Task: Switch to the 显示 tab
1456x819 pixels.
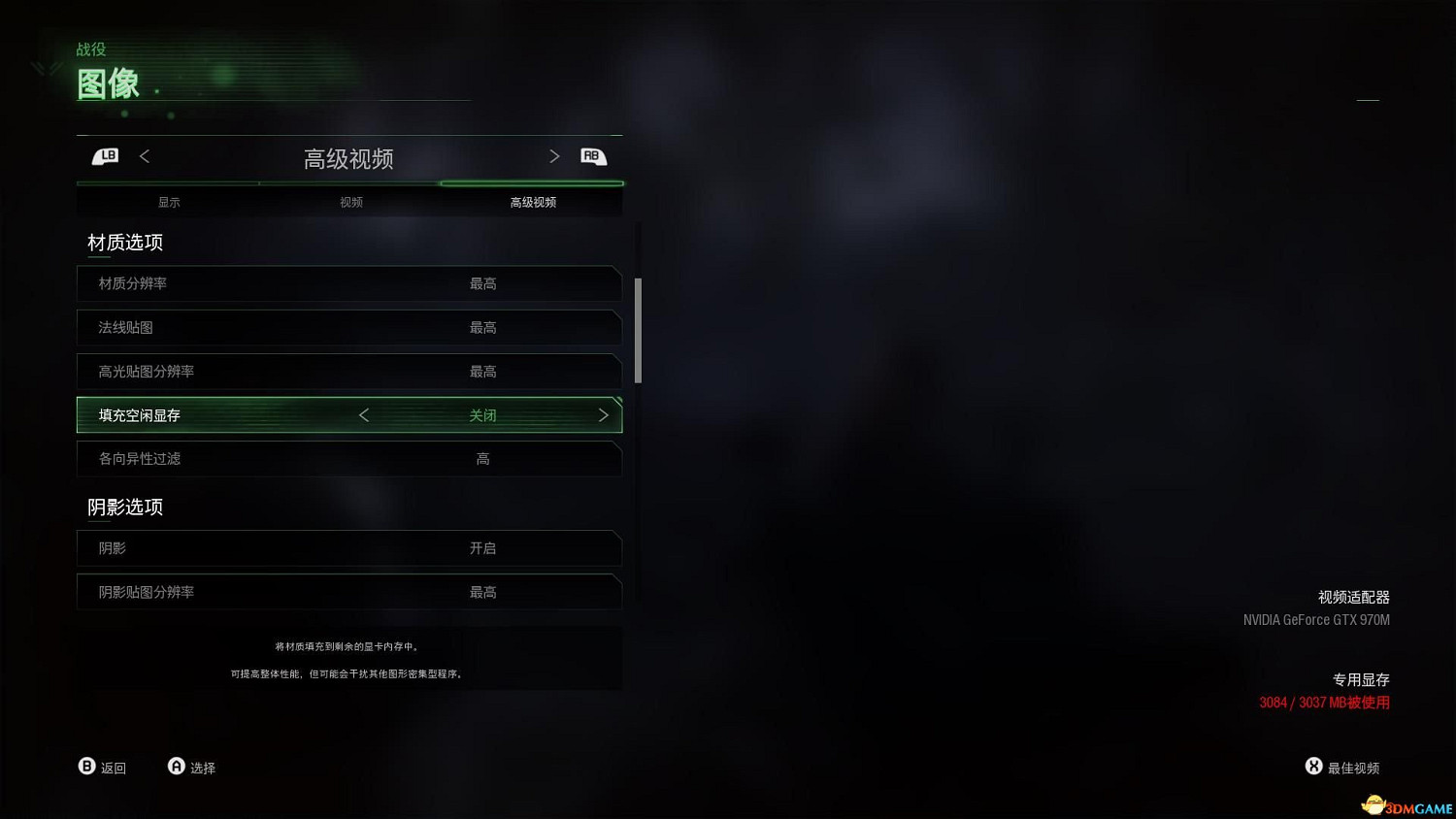Action: click(x=168, y=202)
